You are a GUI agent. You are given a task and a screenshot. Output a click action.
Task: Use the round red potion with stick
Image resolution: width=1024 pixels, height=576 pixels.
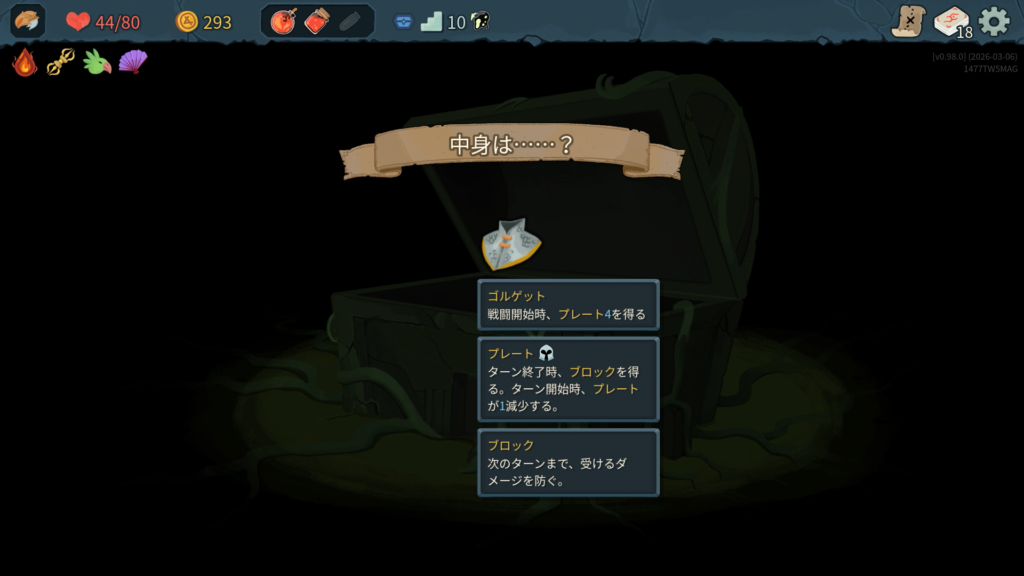(x=284, y=21)
